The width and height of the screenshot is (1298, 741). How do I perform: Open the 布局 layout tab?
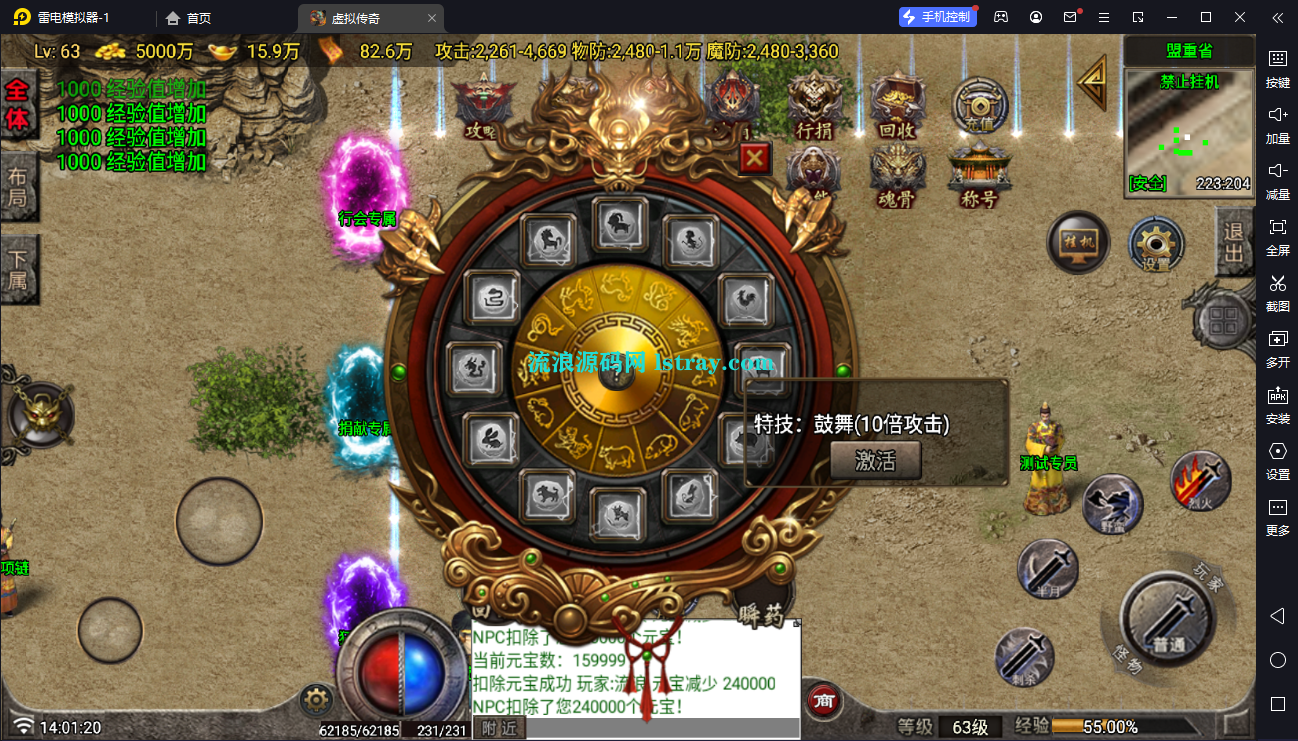coord(19,186)
